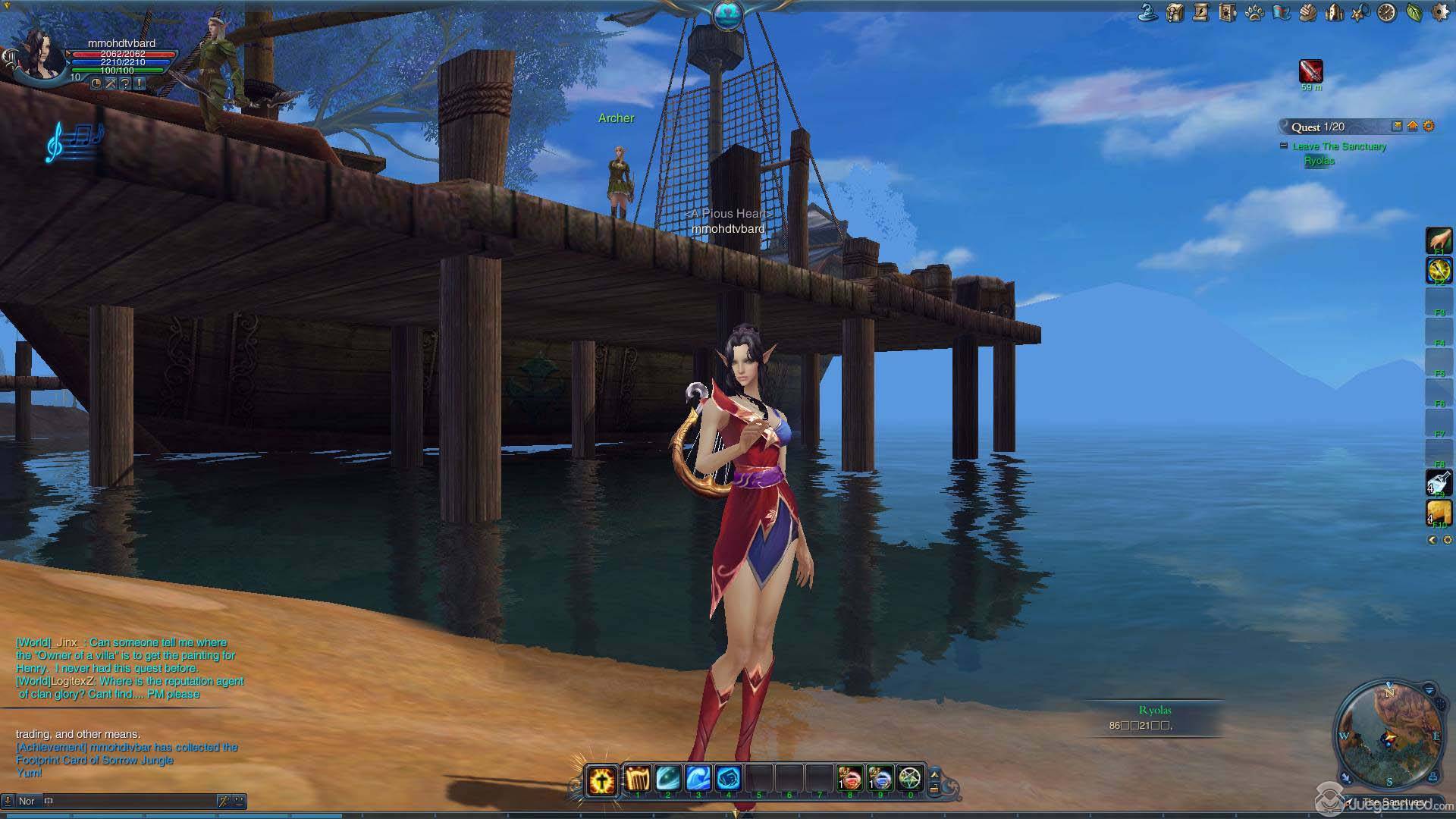Use the red health potion slot
Screen dimensions: 1456x819
click(x=849, y=778)
